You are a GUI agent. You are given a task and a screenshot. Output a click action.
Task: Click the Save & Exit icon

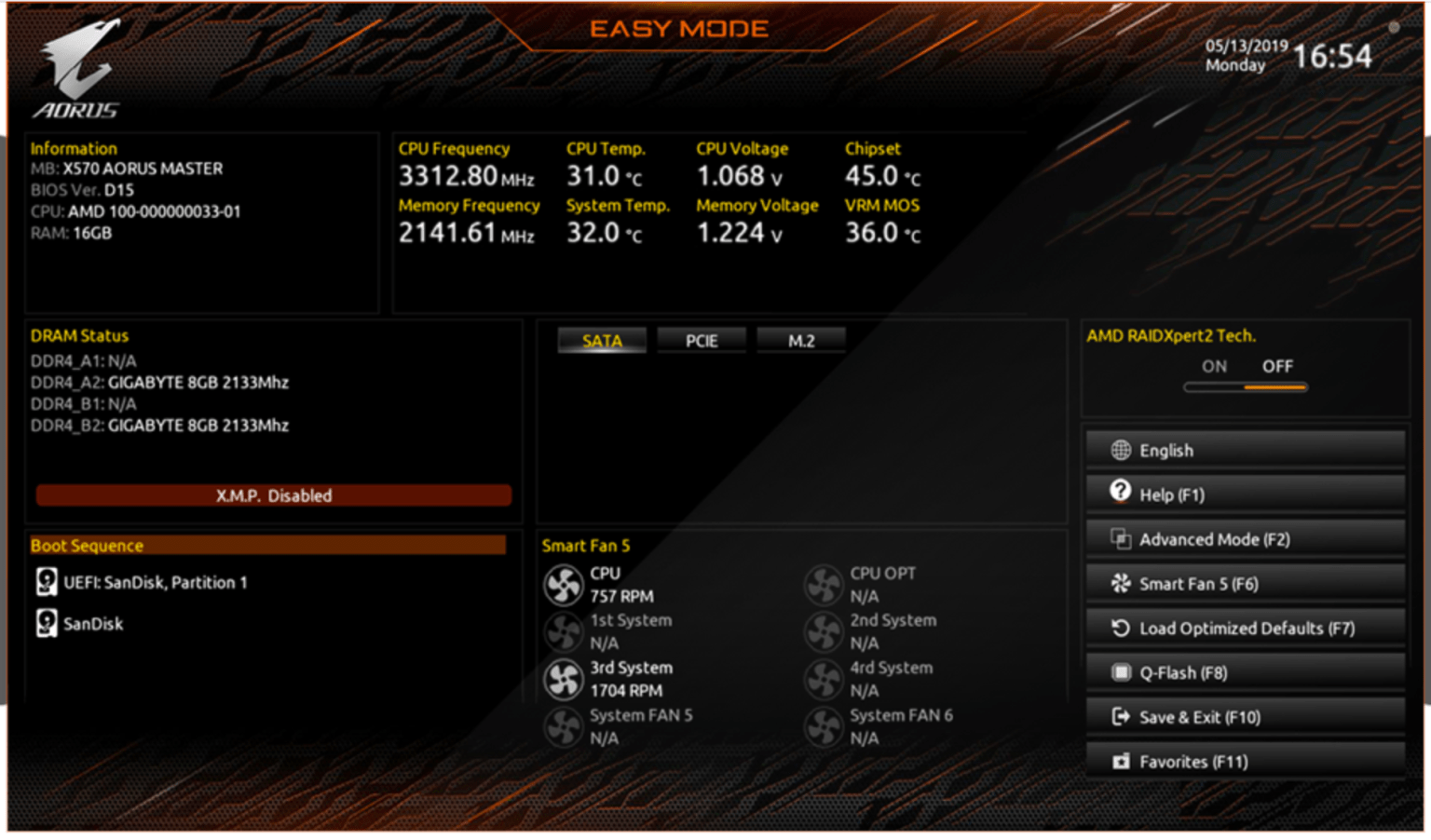point(1119,716)
